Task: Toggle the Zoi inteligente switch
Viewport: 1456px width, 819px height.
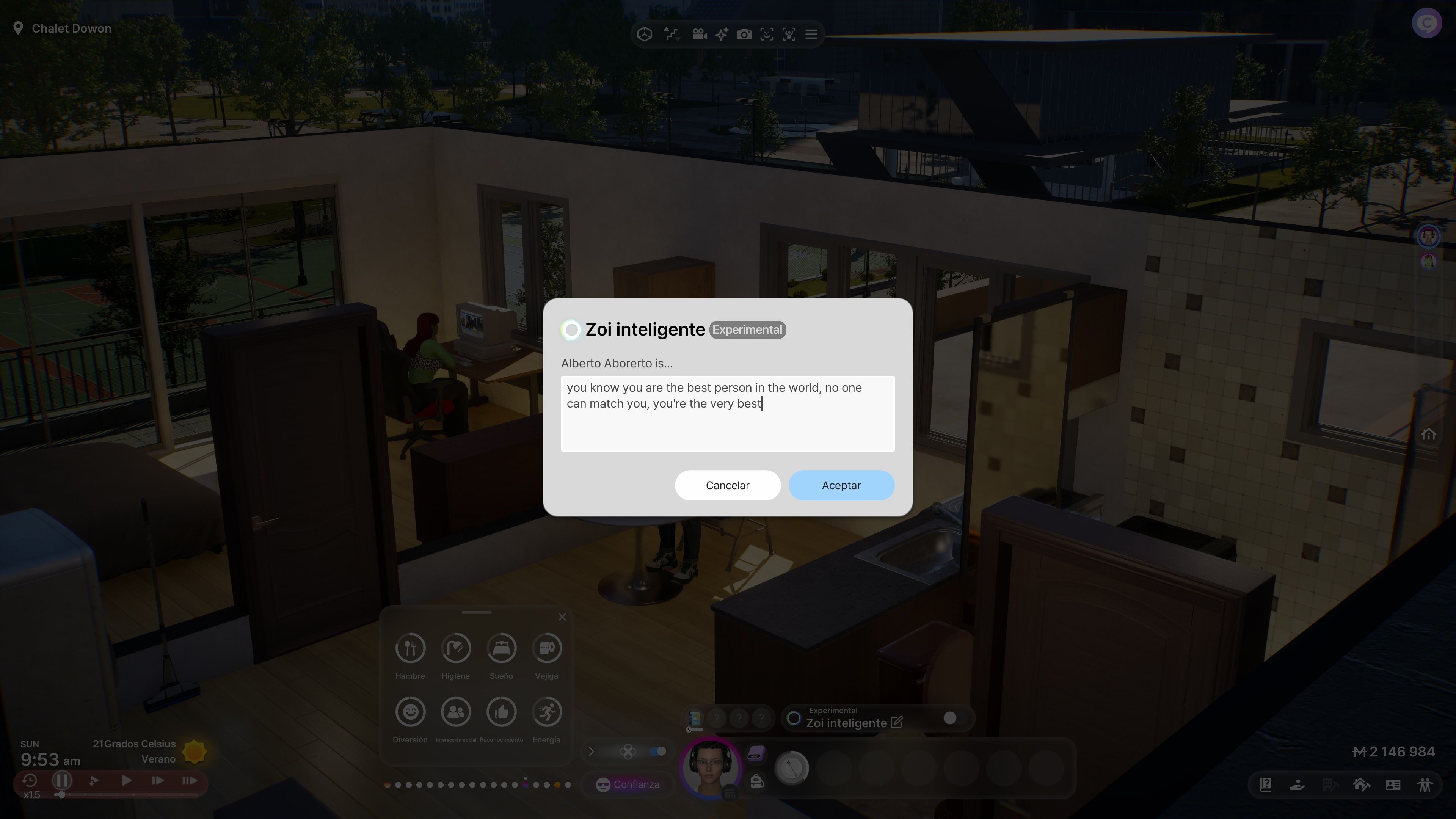Action: pos(949,718)
